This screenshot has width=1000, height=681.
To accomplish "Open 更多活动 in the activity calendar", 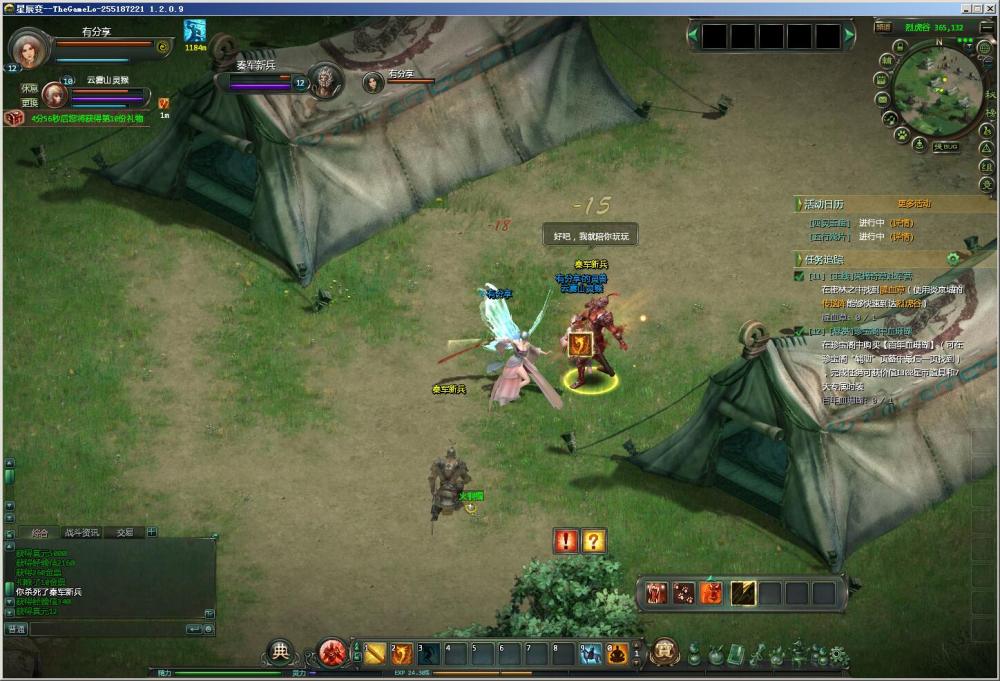I will point(913,204).
